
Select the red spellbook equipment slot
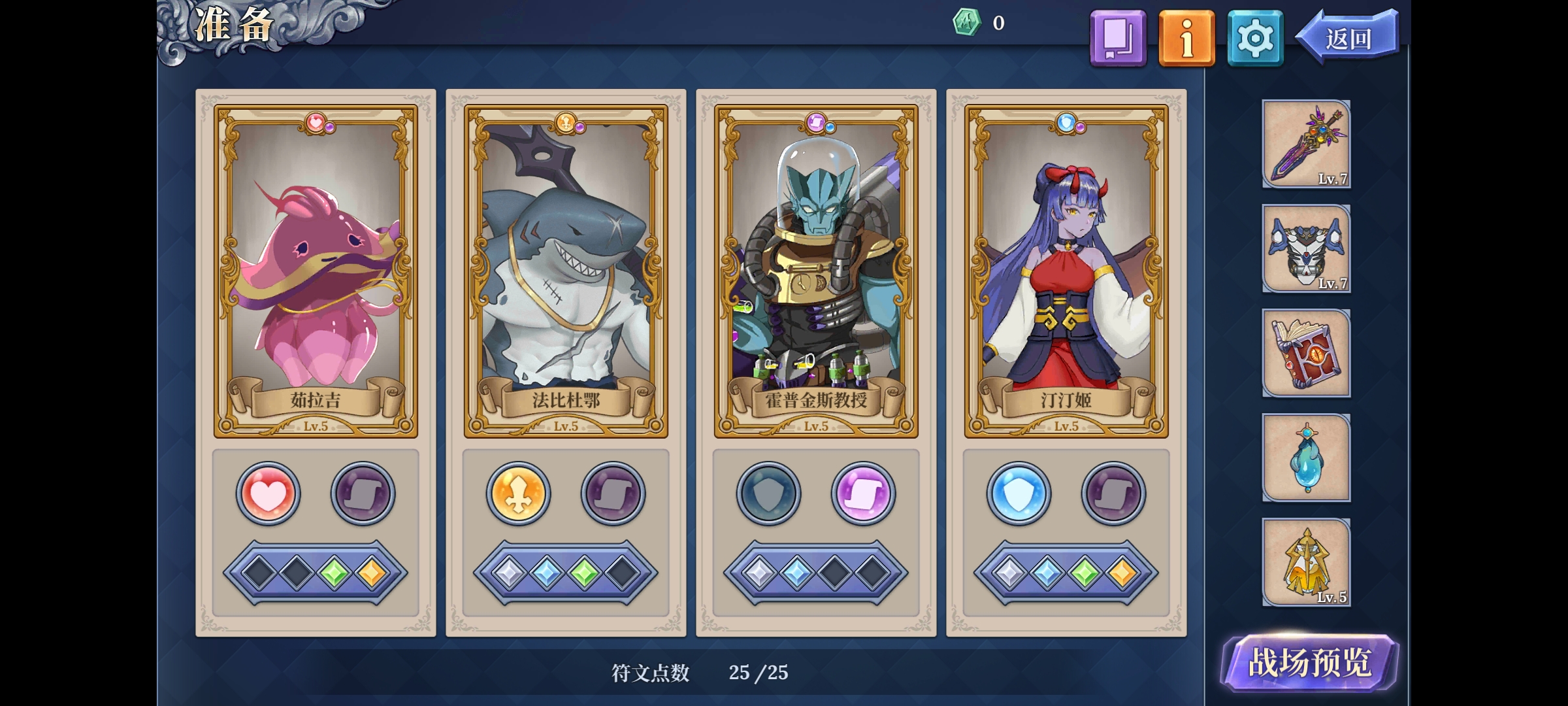(1306, 353)
